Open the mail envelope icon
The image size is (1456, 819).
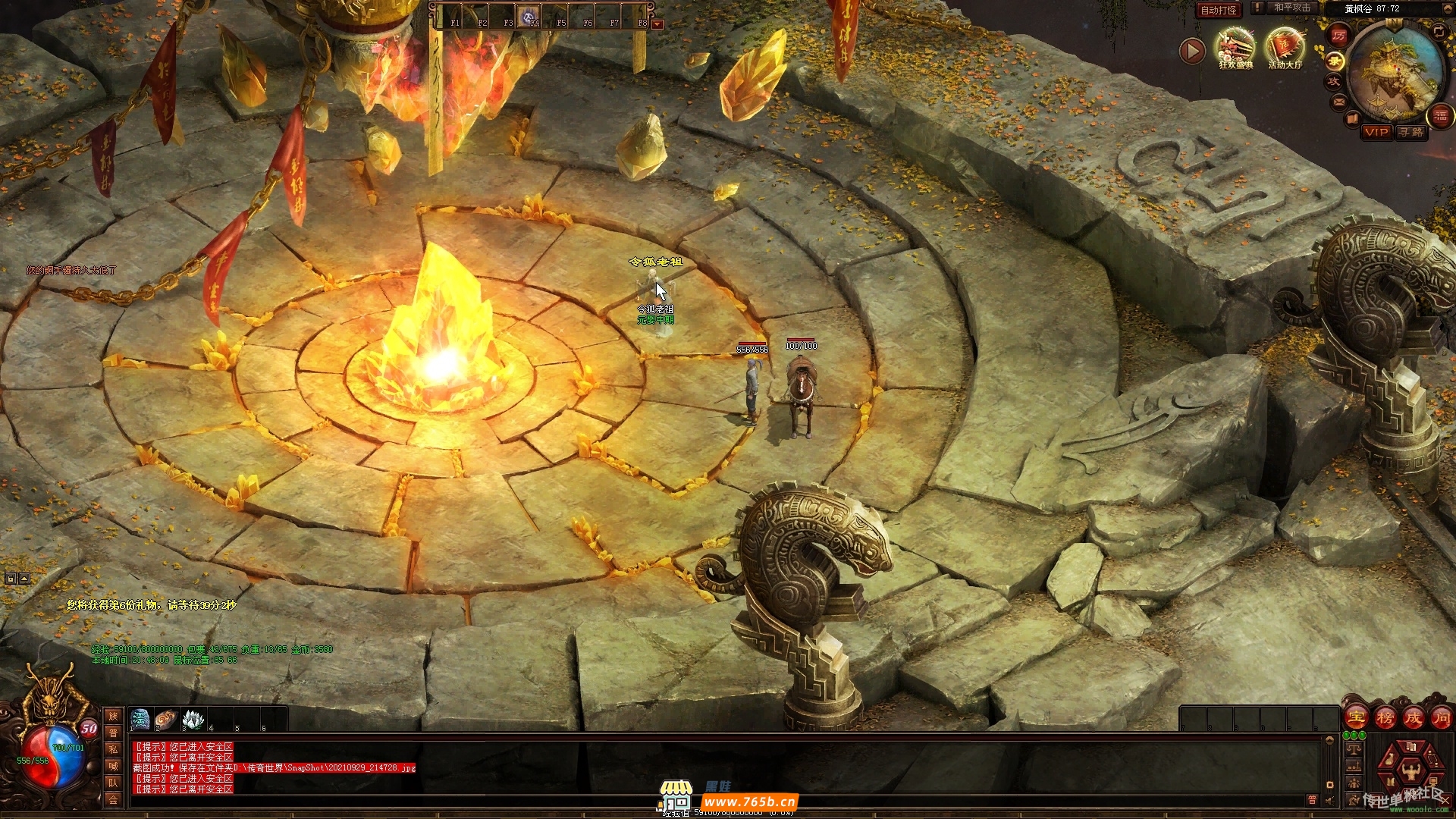coord(1339,101)
